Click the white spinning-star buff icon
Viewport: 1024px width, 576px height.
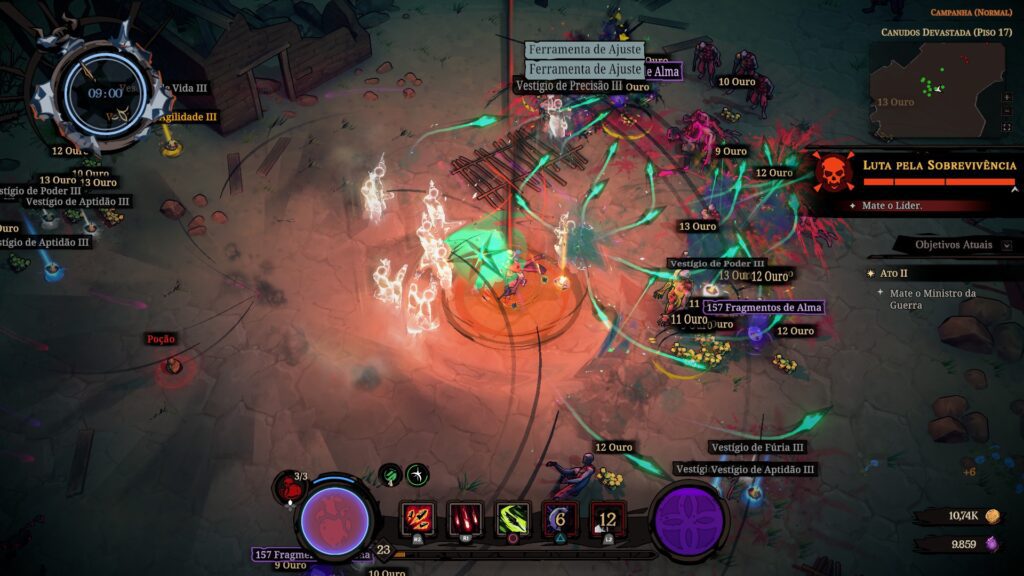[417, 475]
